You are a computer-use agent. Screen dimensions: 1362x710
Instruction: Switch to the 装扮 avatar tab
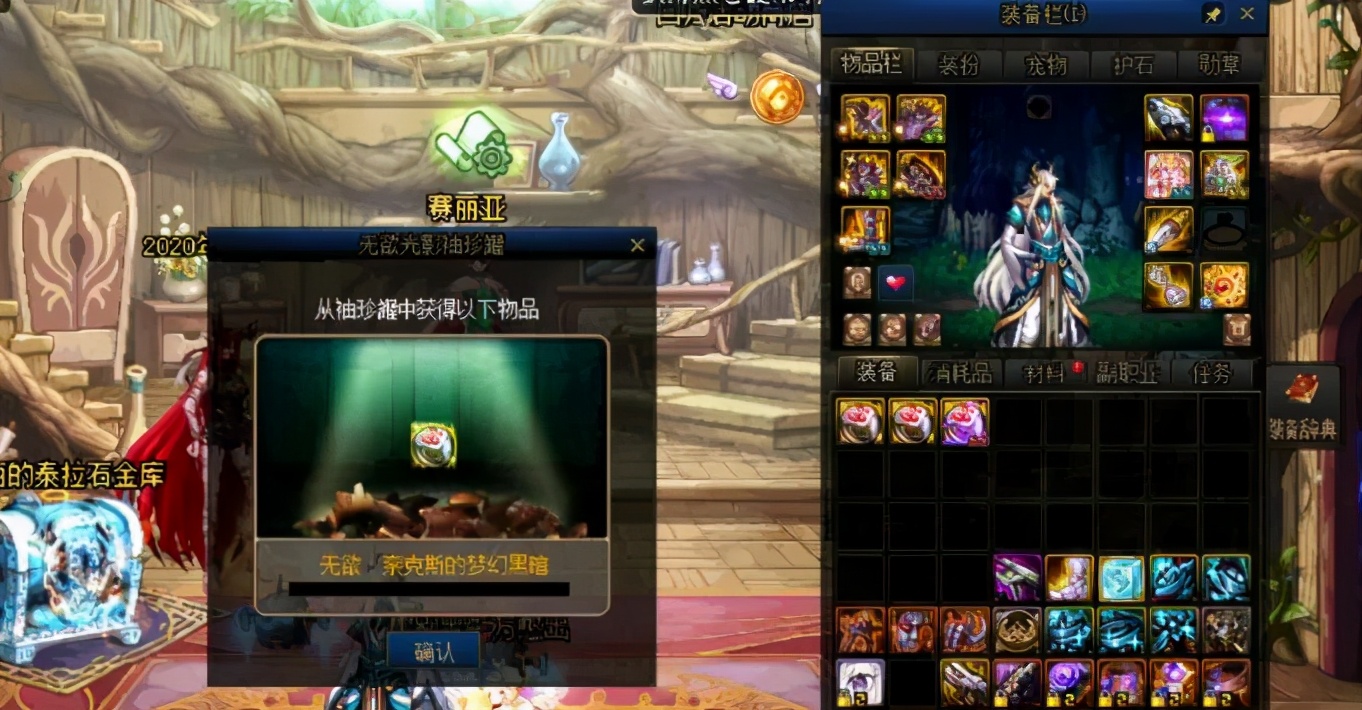(958, 65)
